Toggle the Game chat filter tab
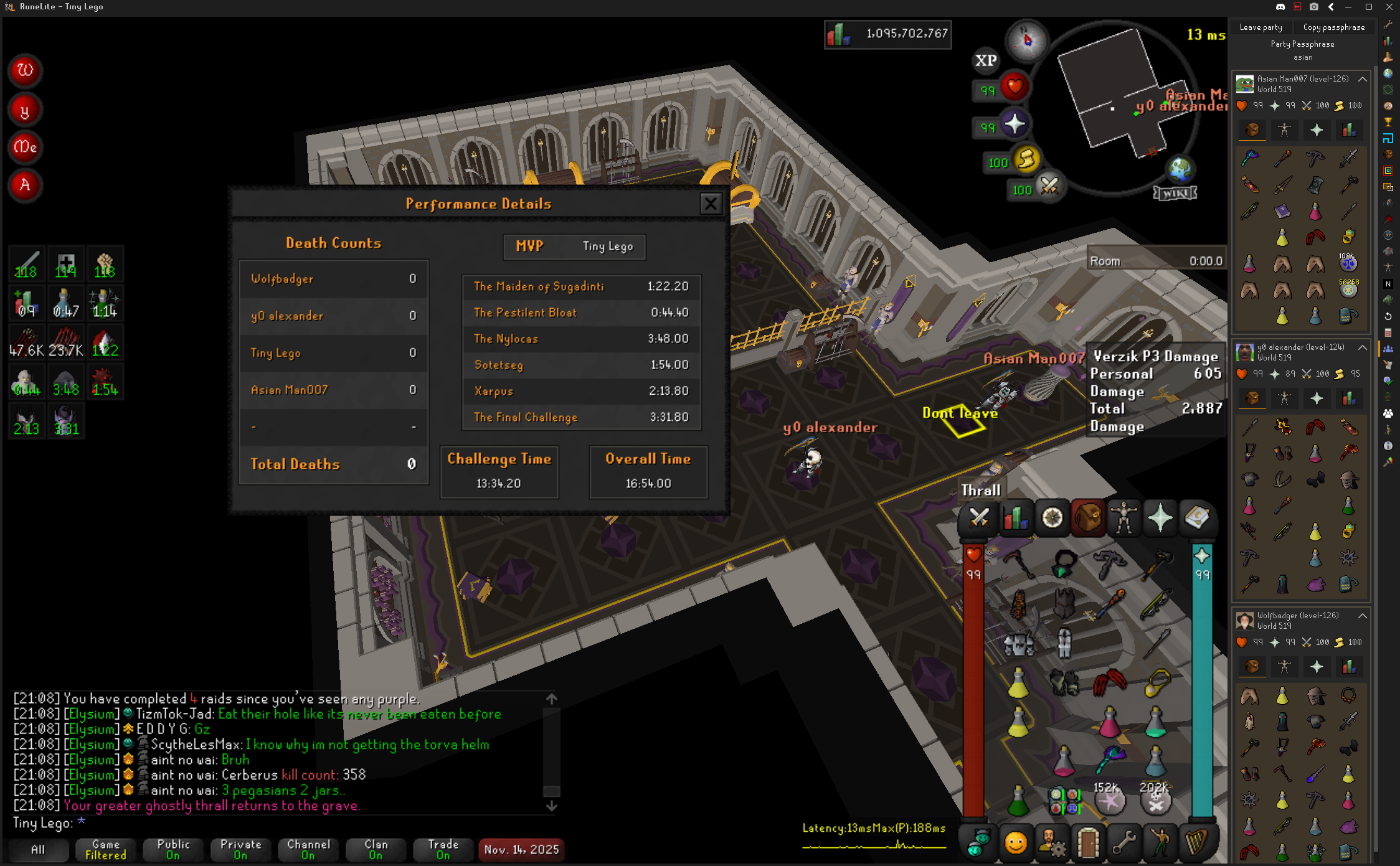This screenshot has width=1400, height=866. pos(105,849)
